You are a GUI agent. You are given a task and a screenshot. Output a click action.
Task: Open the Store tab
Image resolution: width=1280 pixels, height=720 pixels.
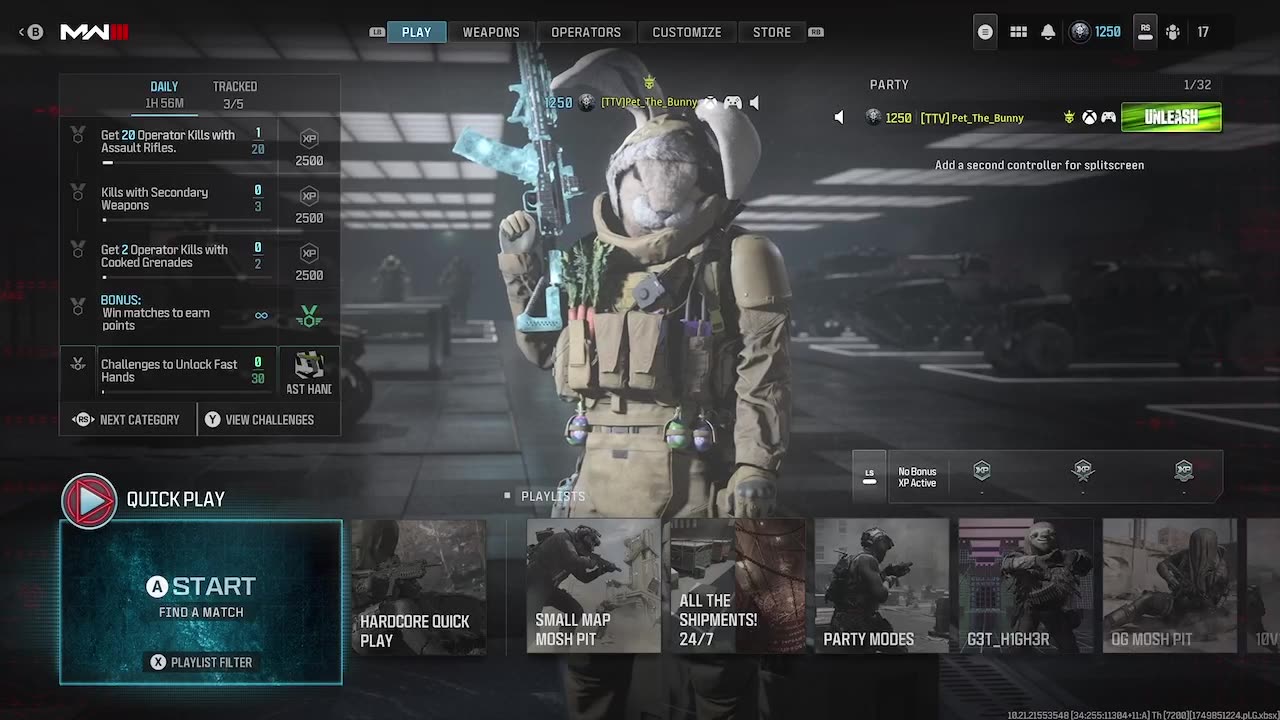771,32
